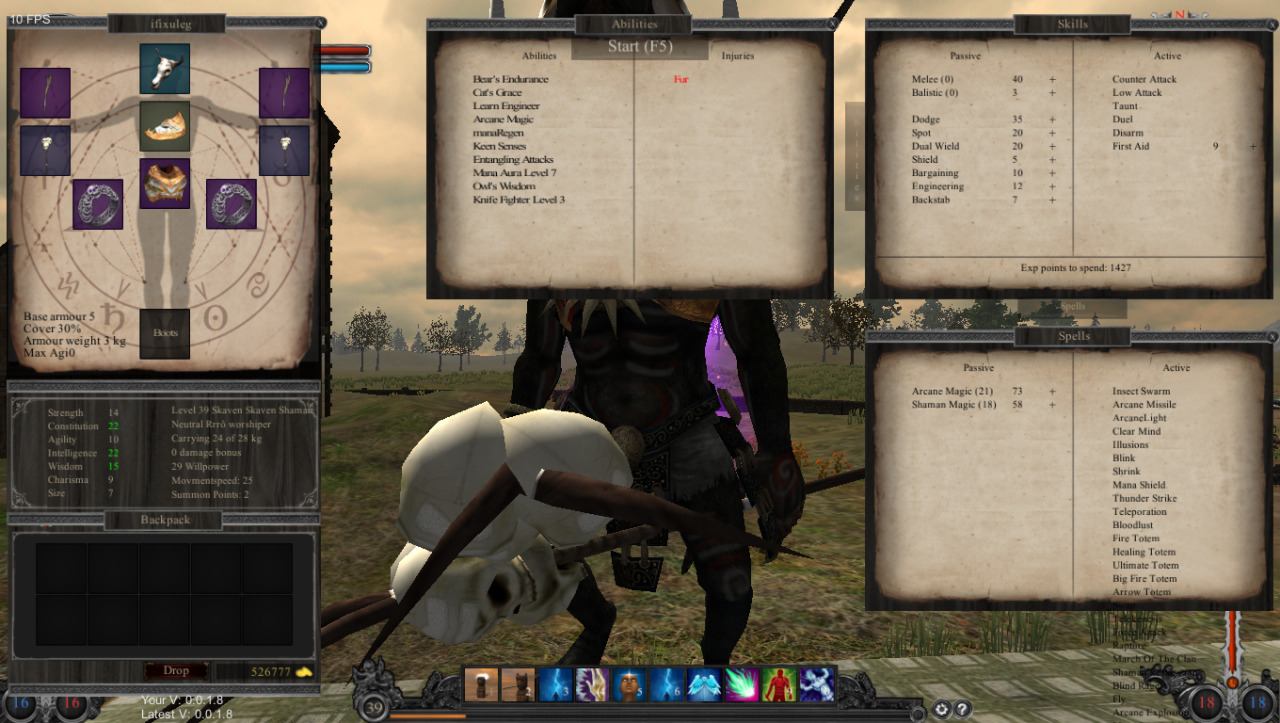Close the Abilities panel
The height and width of the screenshot is (723, 1280).
[x=831, y=24]
